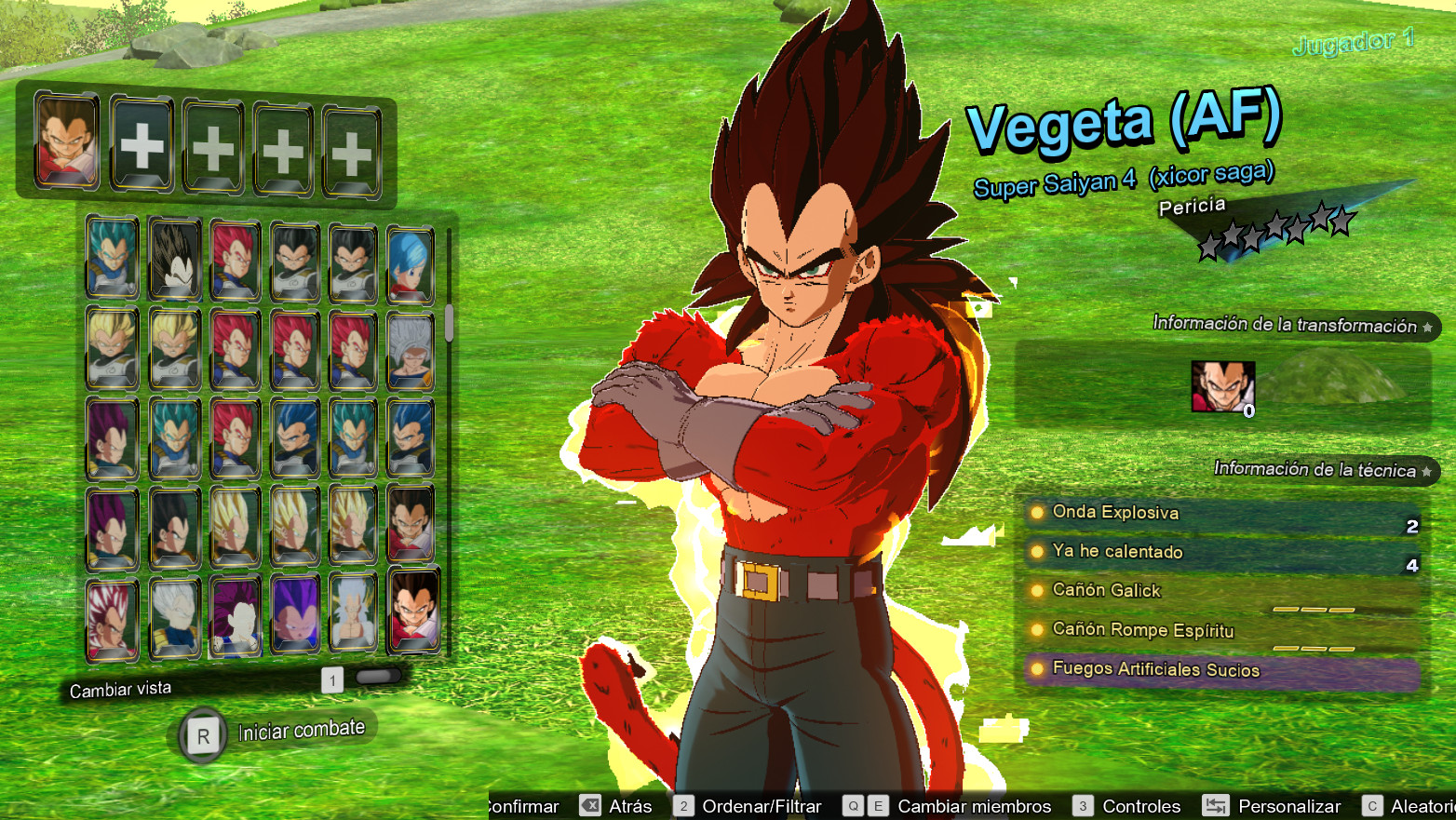This screenshot has height=820, width=1456.
Task: Select the pink-and-white-haired Vegeta portrait
Action: click(113, 620)
